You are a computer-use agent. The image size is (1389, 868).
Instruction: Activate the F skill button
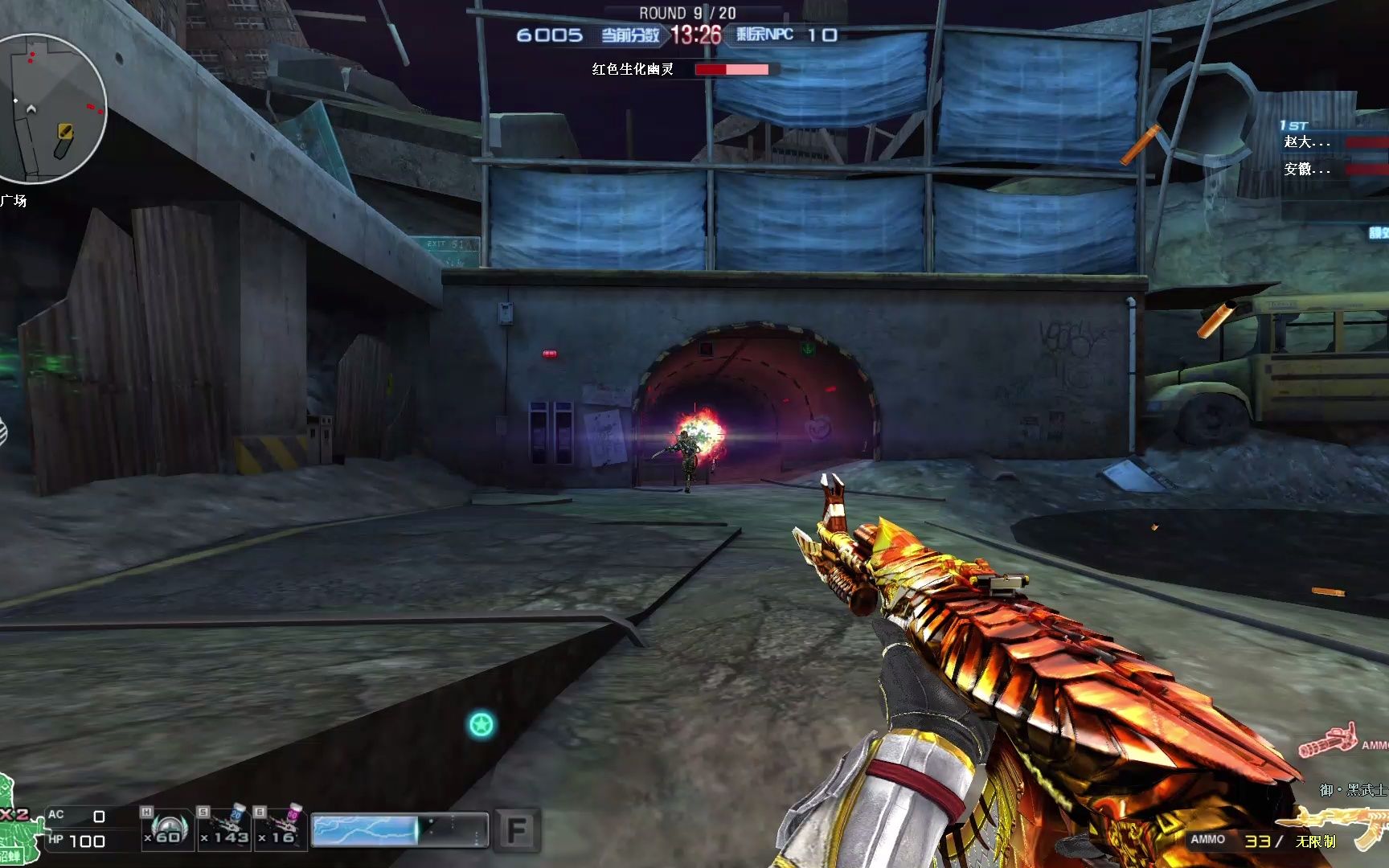[x=516, y=830]
